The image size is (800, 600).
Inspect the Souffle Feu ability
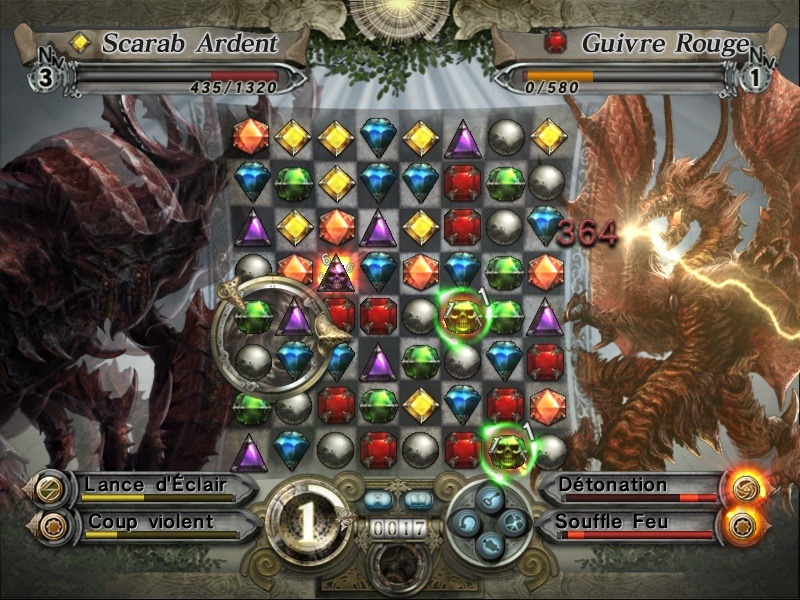click(x=632, y=522)
